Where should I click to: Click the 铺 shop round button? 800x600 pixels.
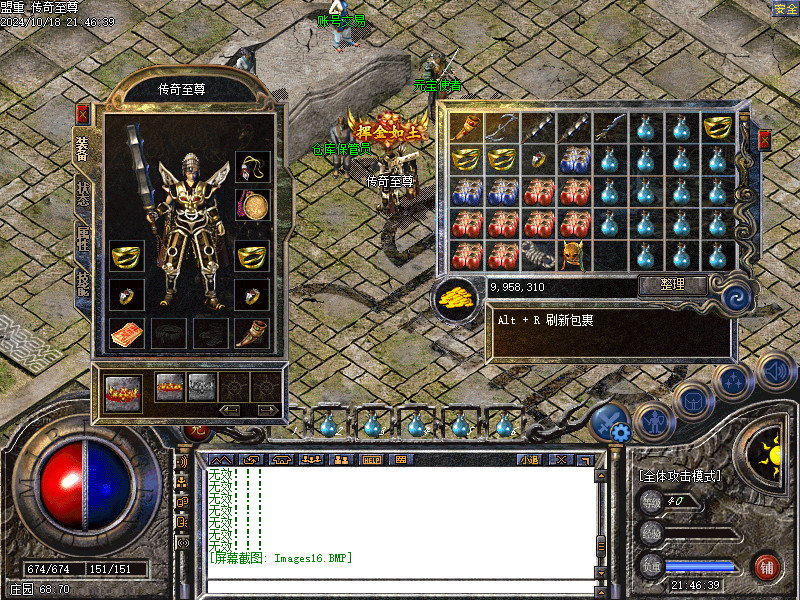pos(767,566)
